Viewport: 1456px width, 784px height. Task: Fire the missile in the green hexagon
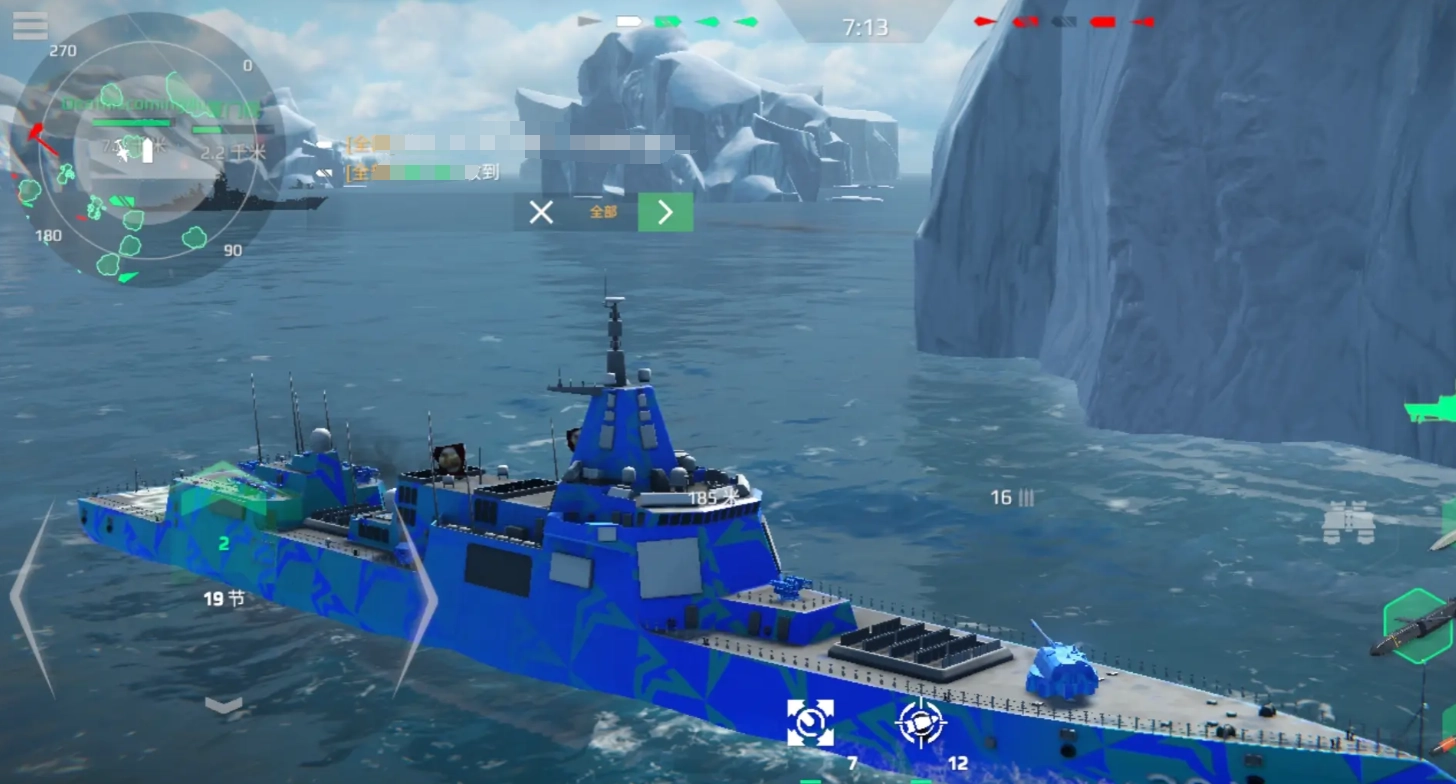point(1420,626)
